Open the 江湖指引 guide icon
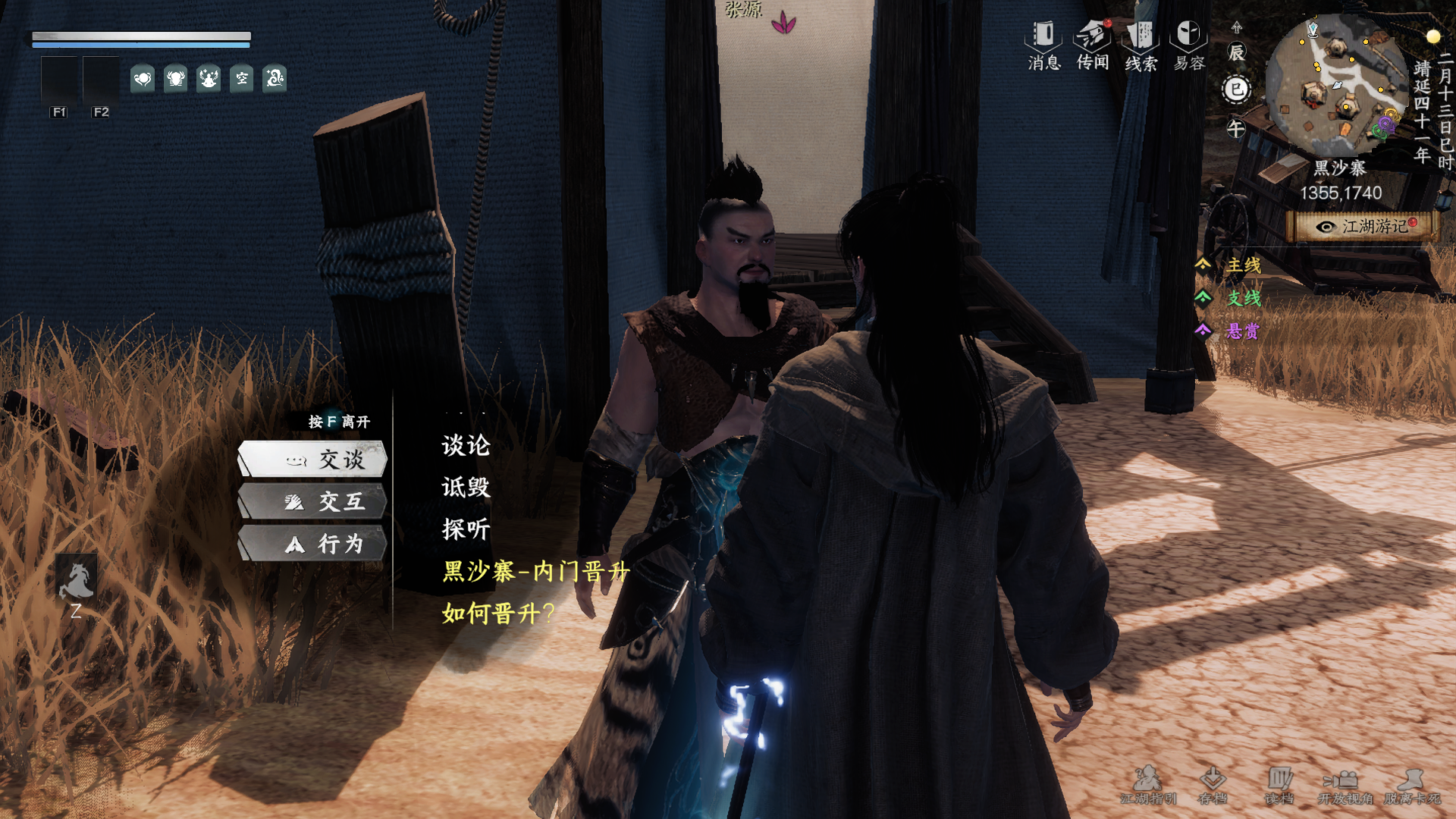This screenshot has width=1456, height=819. [x=1148, y=785]
